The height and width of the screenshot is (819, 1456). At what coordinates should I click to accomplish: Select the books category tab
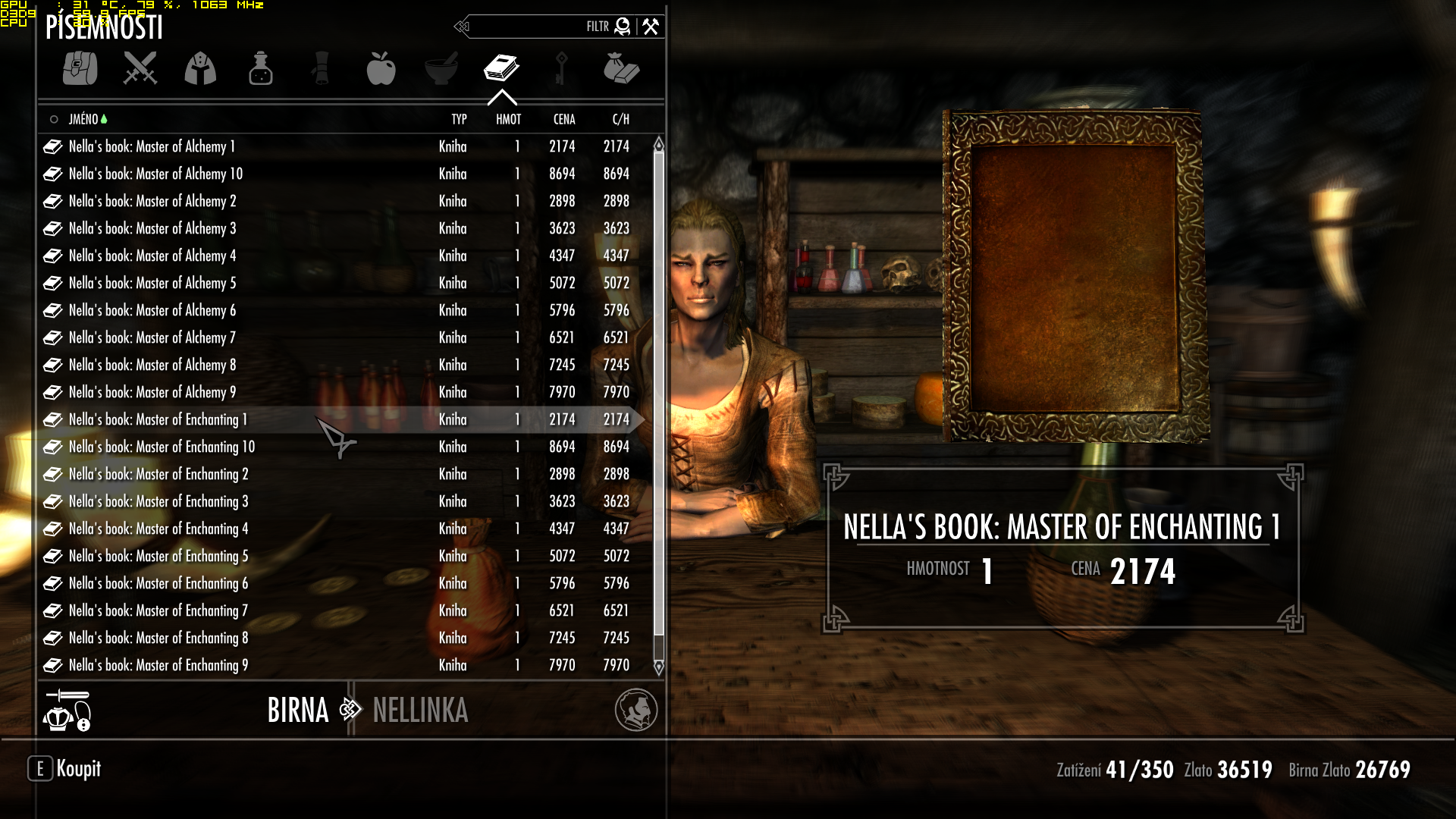(x=501, y=68)
